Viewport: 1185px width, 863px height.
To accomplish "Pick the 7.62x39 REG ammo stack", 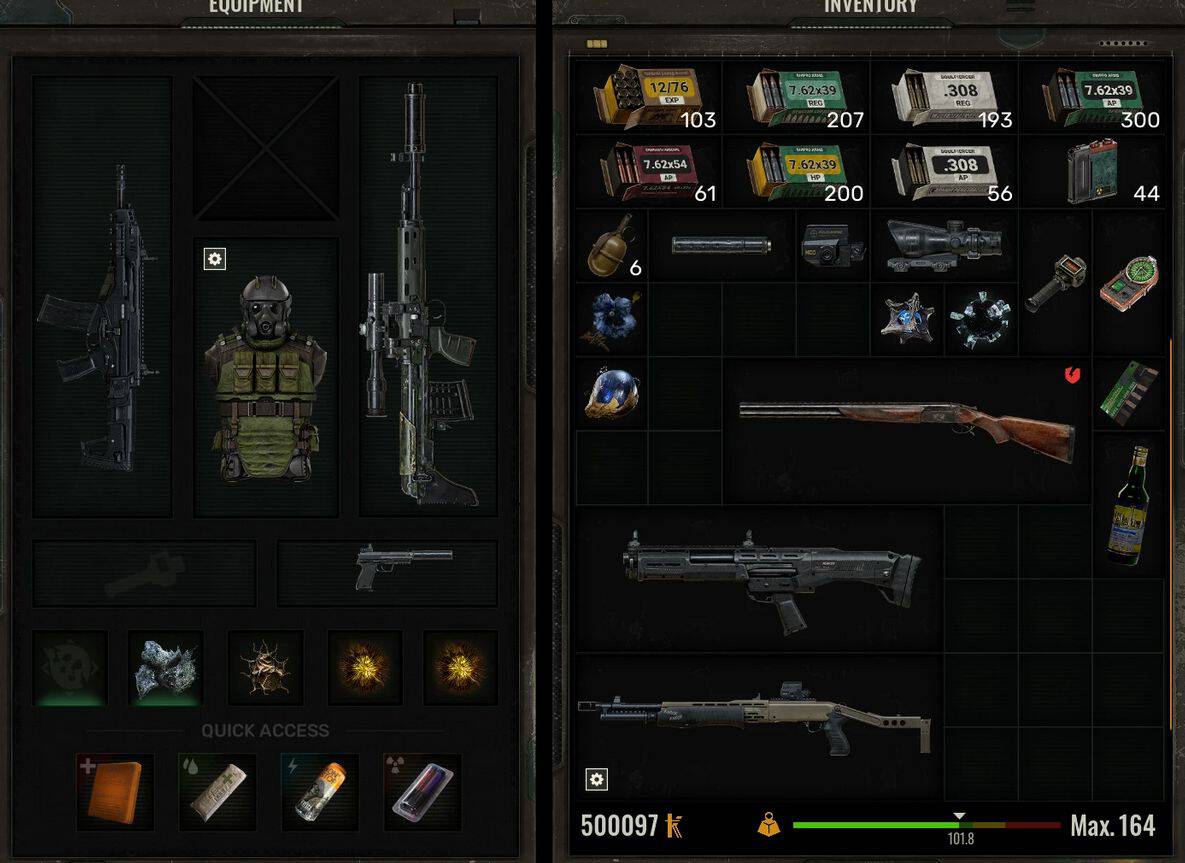I will tap(795, 97).
